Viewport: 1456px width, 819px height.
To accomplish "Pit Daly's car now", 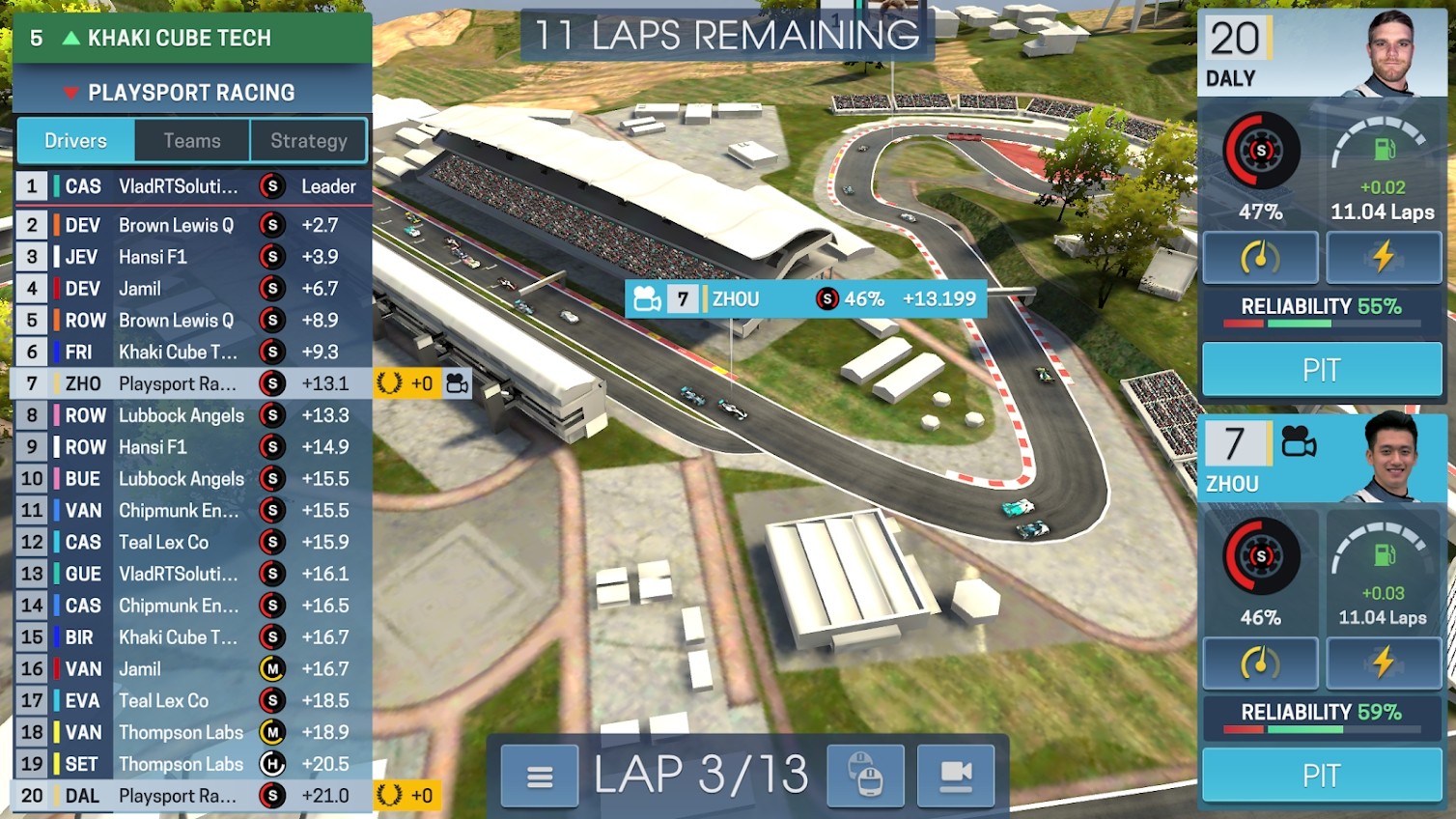I will tap(1321, 370).
